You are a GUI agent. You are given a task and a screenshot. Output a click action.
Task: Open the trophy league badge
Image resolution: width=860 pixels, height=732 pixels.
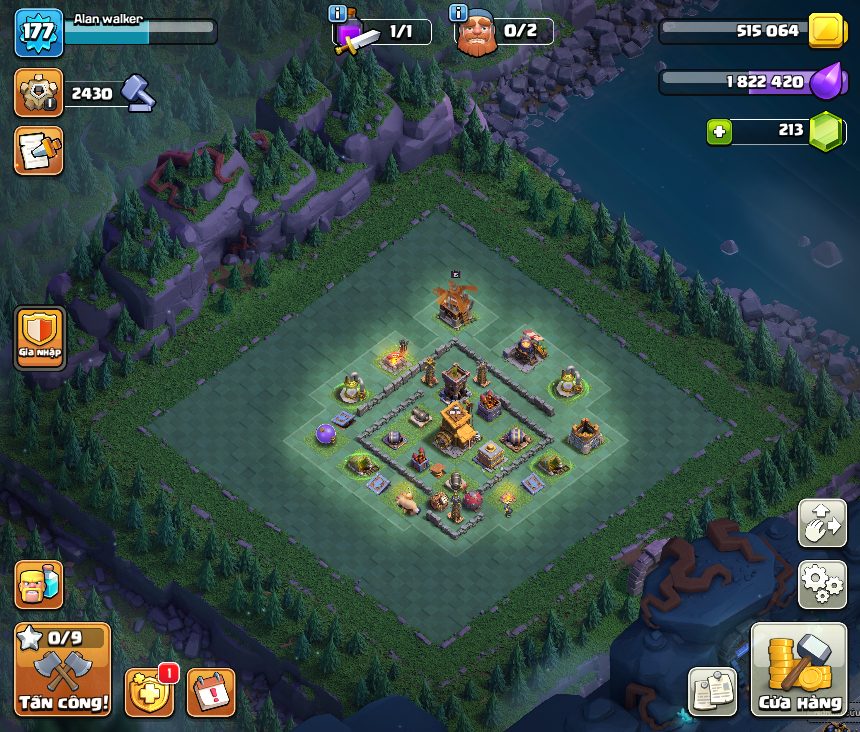(38, 93)
